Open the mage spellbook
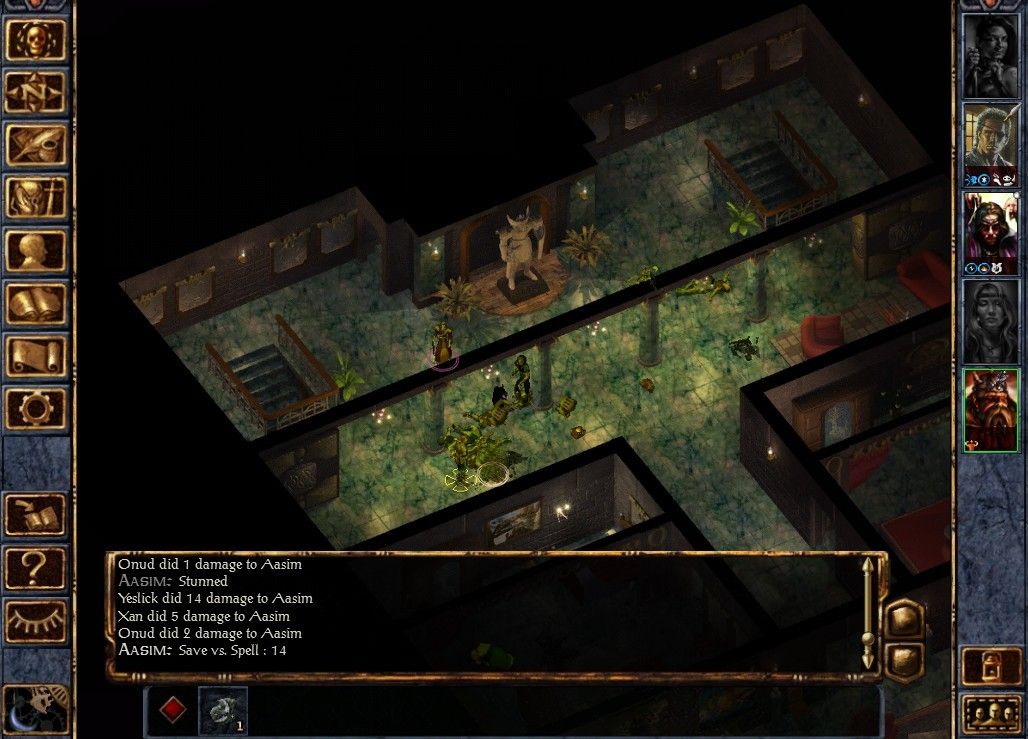 point(36,303)
